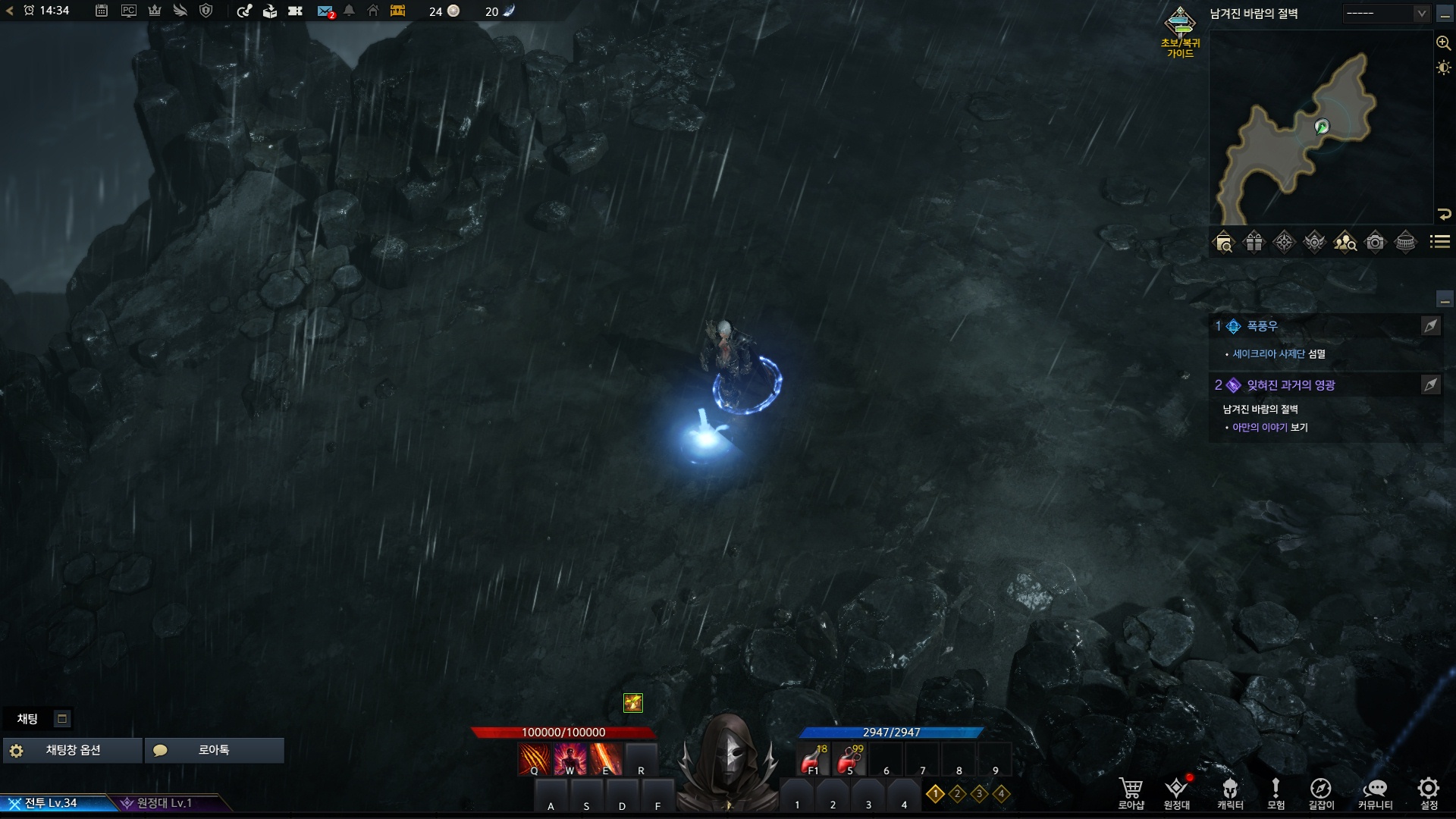Select the 채팅 chat tab
Image resolution: width=1456 pixels, height=819 pixels.
[28, 719]
